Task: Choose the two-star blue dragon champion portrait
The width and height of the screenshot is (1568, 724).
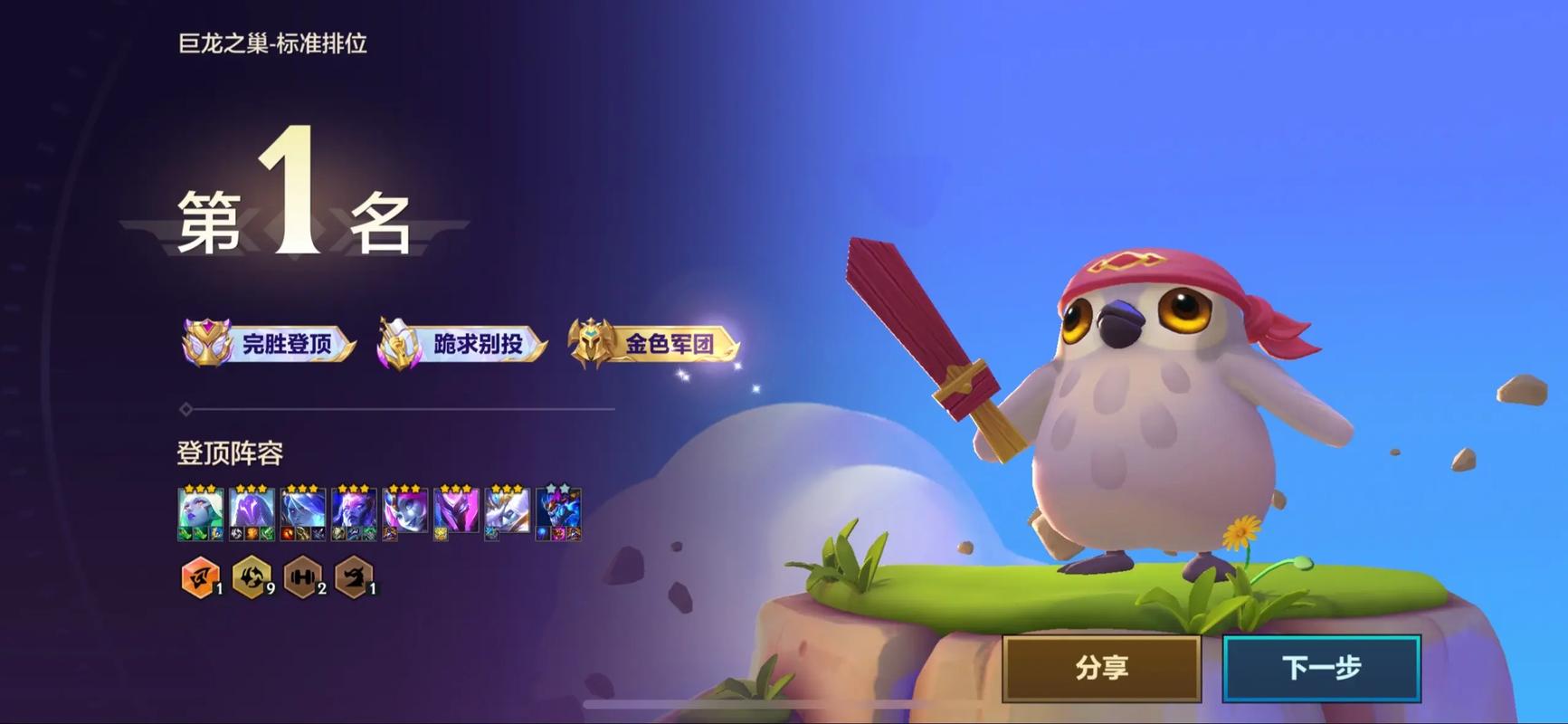Action: pos(558,511)
